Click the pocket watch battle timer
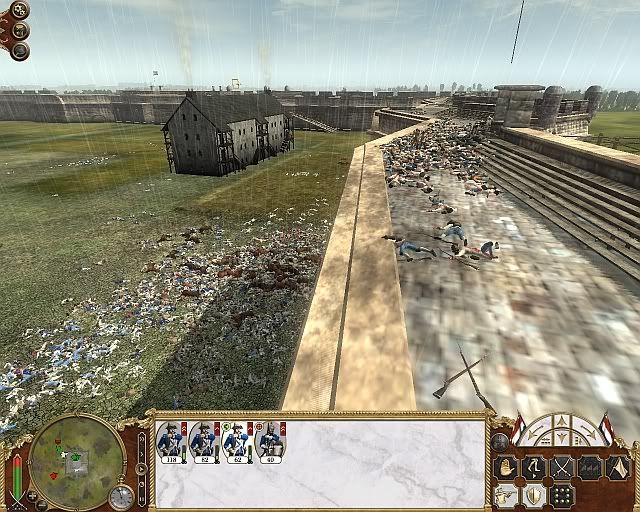The width and height of the screenshot is (640, 512). tap(121, 496)
